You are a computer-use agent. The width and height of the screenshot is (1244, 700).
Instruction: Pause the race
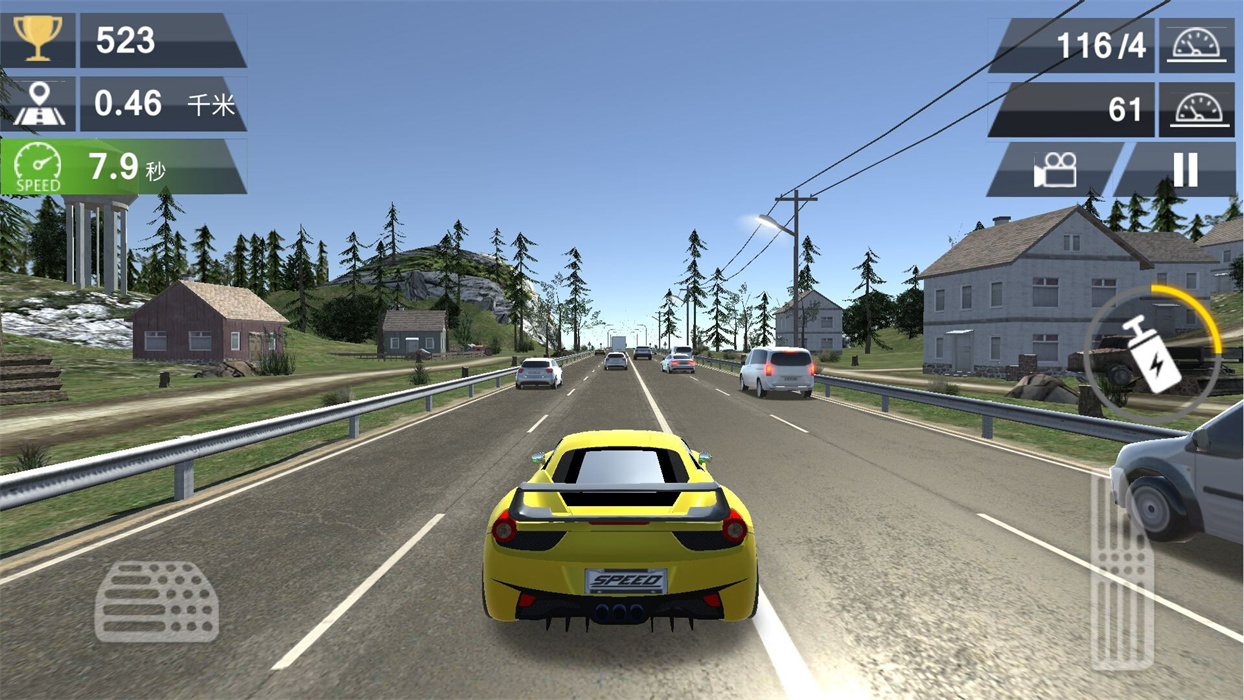click(1183, 170)
